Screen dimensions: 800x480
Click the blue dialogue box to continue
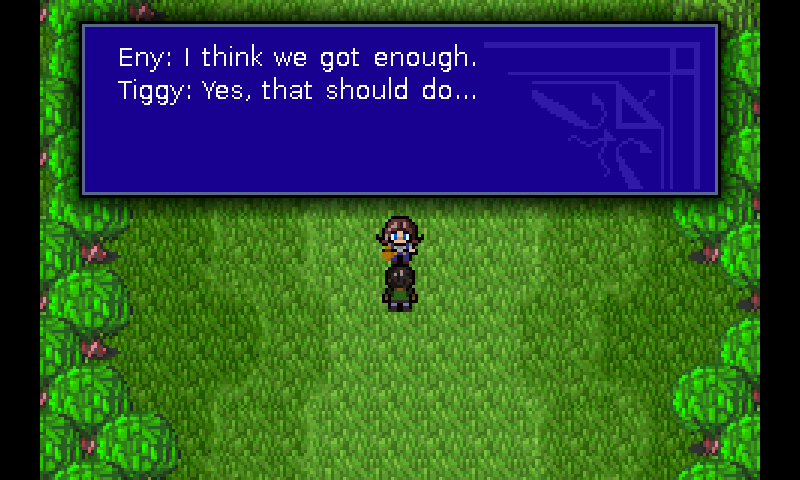(x=400, y=110)
